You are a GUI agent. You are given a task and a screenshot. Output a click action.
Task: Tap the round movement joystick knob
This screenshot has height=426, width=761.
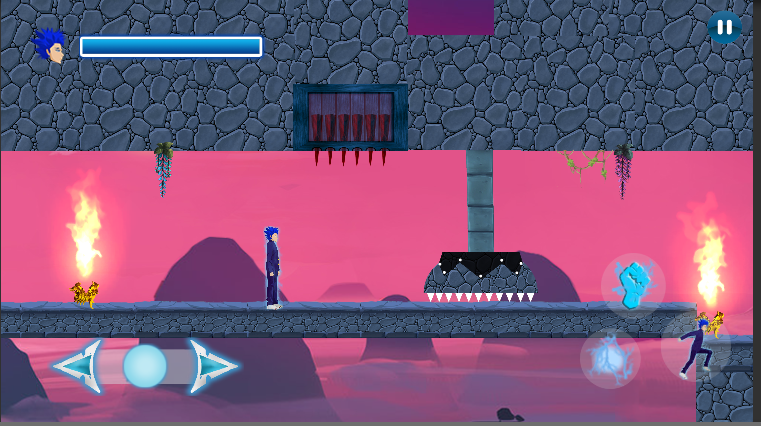click(145, 366)
